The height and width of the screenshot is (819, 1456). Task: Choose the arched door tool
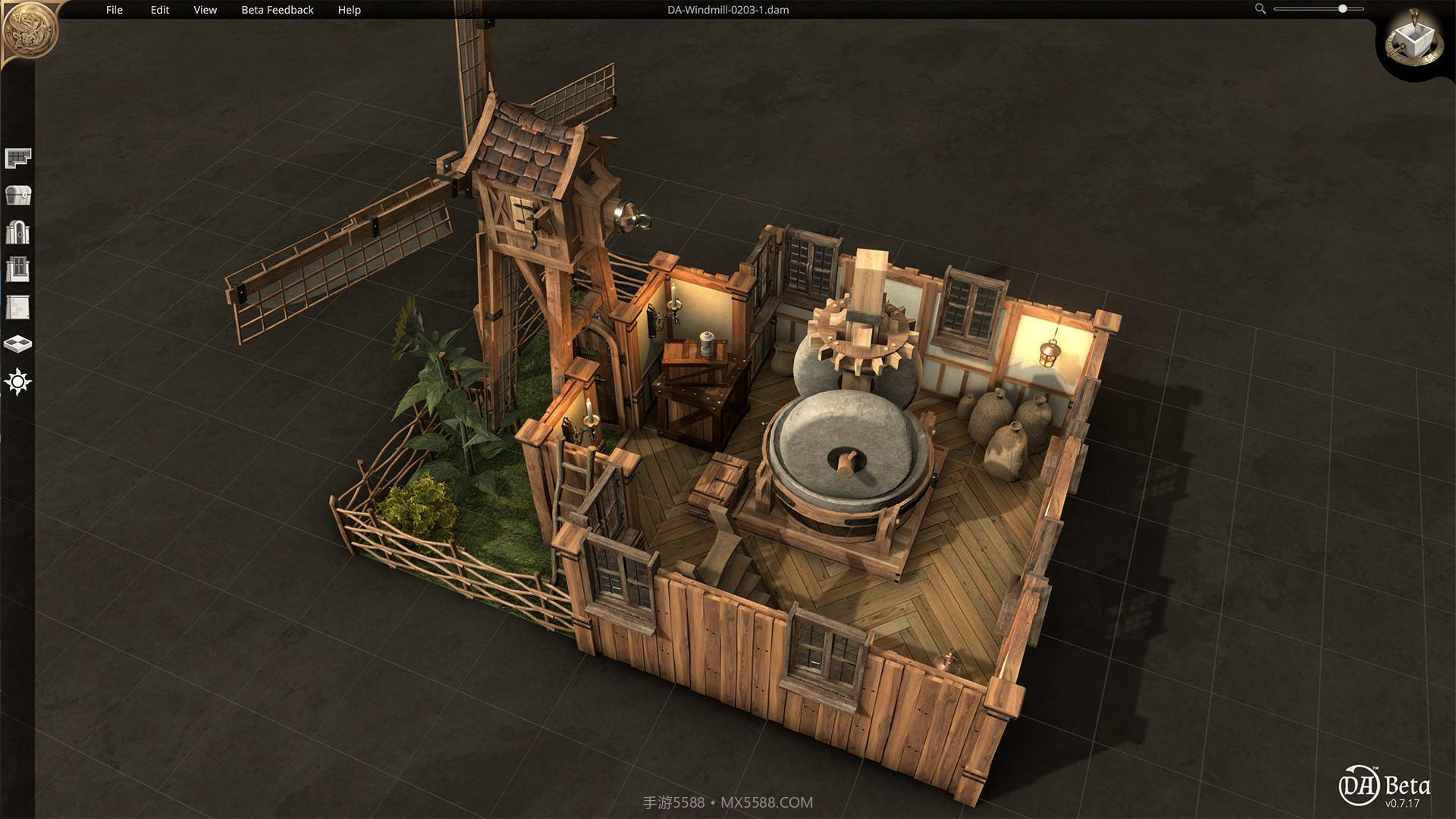[x=17, y=232]
